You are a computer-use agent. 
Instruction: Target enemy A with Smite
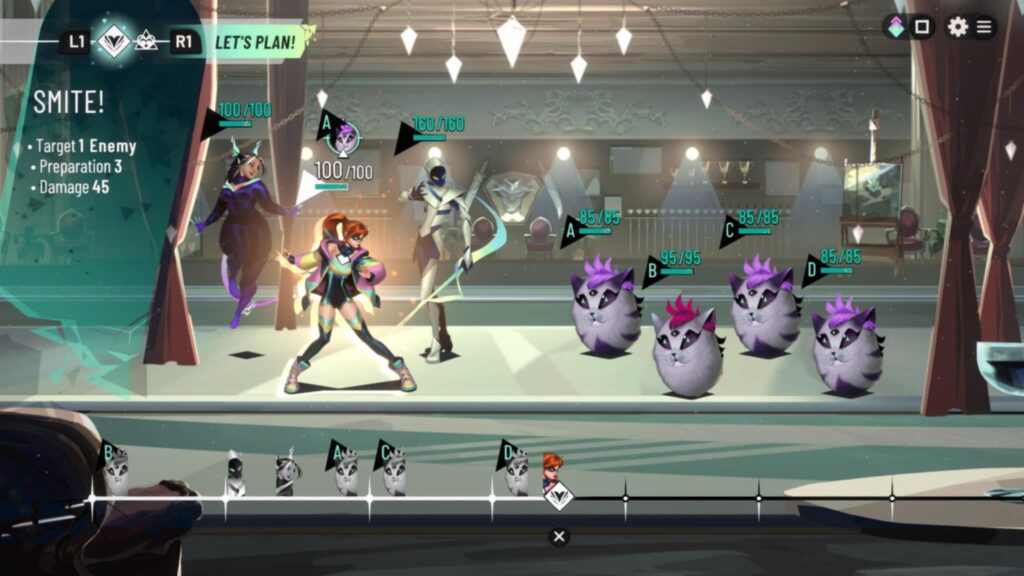click(606, 310)
